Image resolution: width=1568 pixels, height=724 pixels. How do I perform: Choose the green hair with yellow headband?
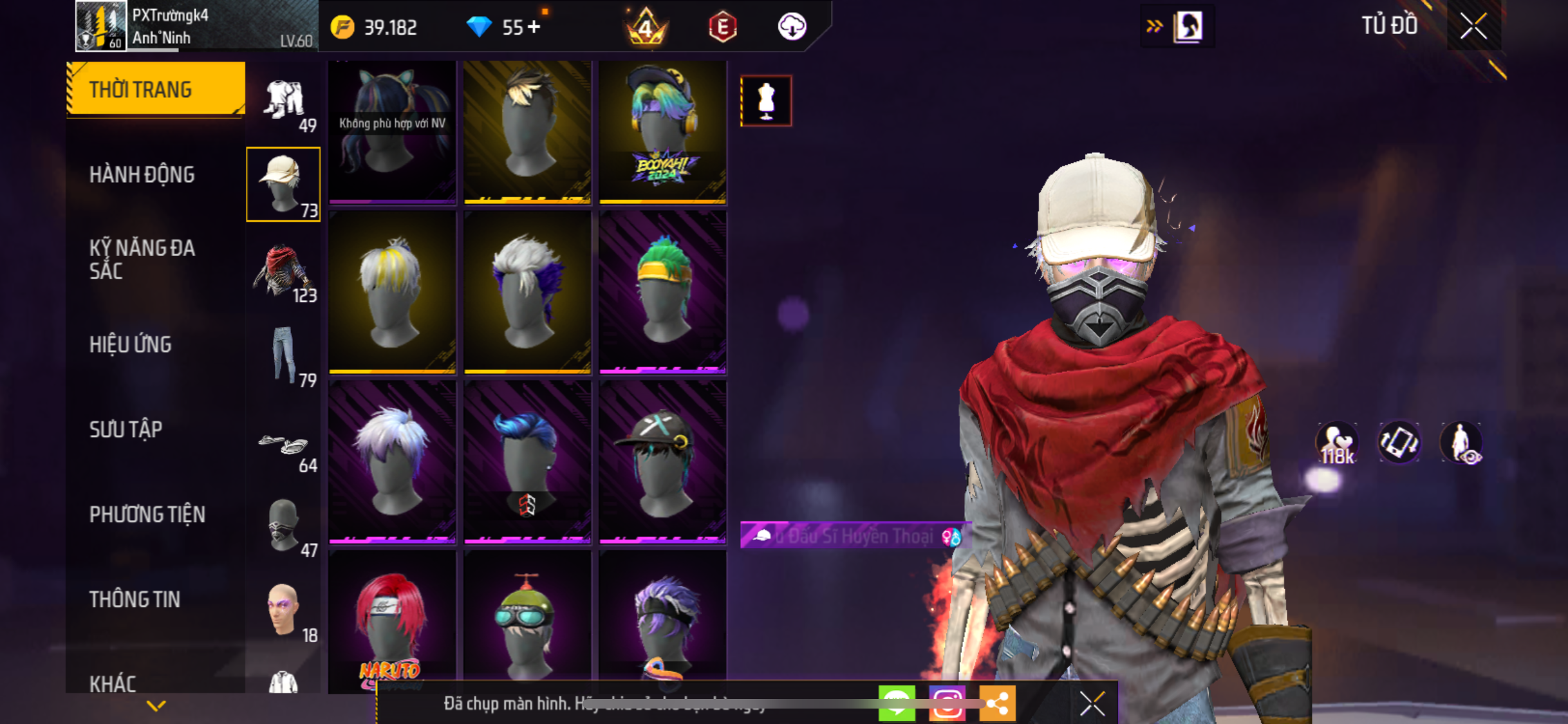tap(662, 292)
